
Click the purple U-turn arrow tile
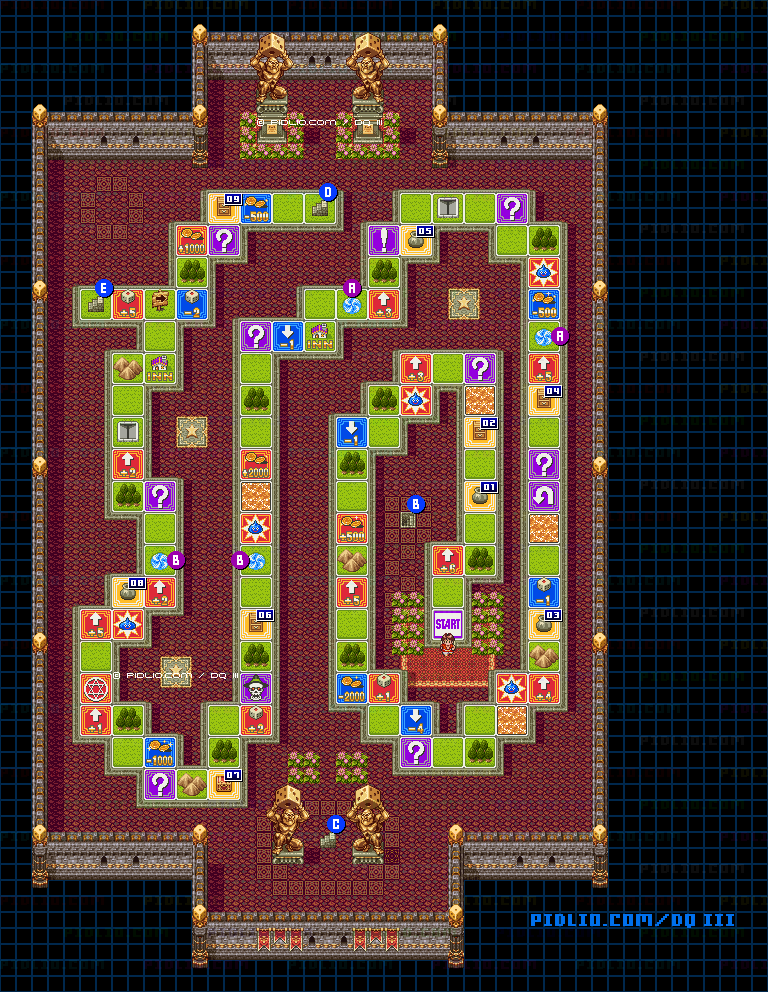point(544,496)
